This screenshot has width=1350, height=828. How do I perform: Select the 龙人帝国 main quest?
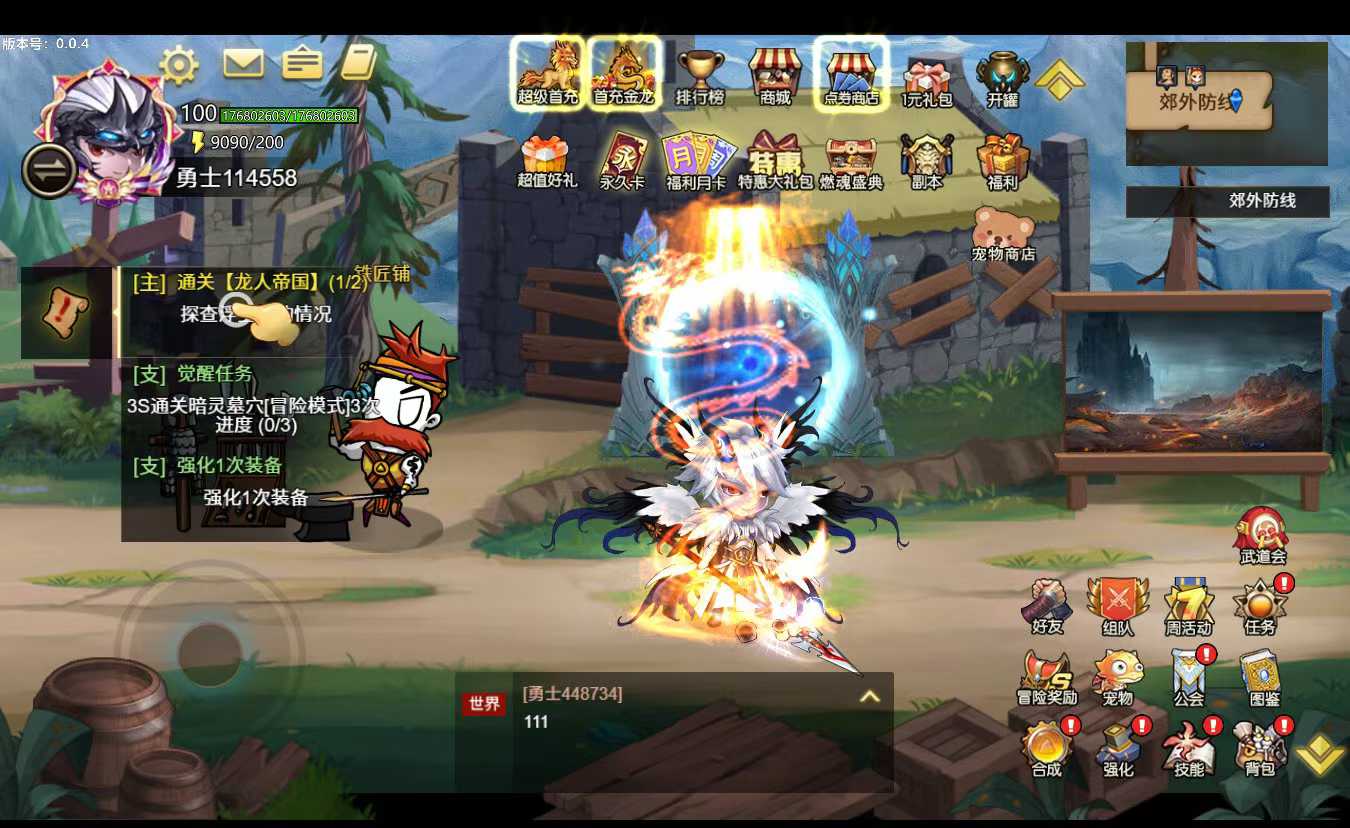(250, 283)
